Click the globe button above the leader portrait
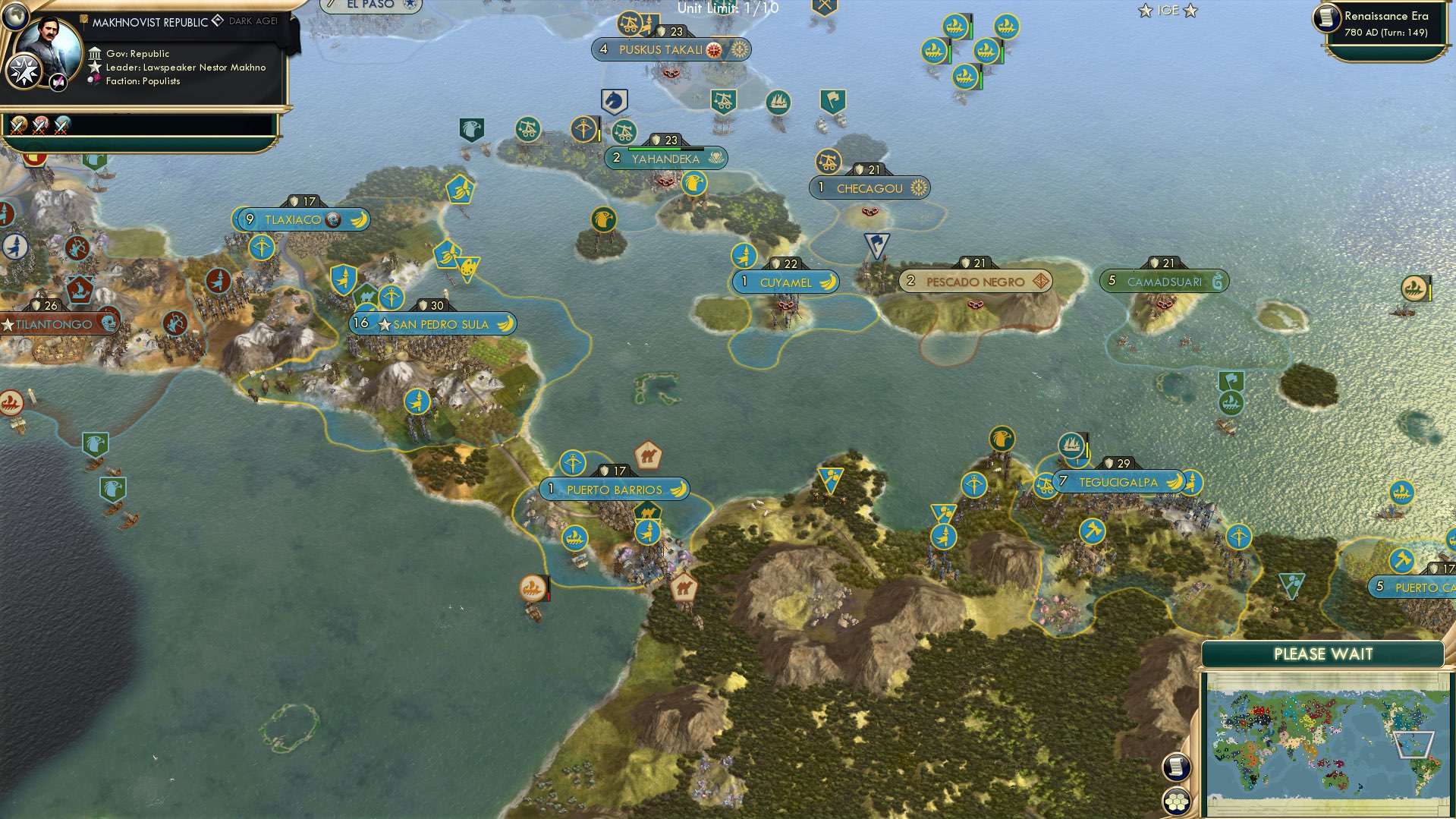 tap(14, 17)
